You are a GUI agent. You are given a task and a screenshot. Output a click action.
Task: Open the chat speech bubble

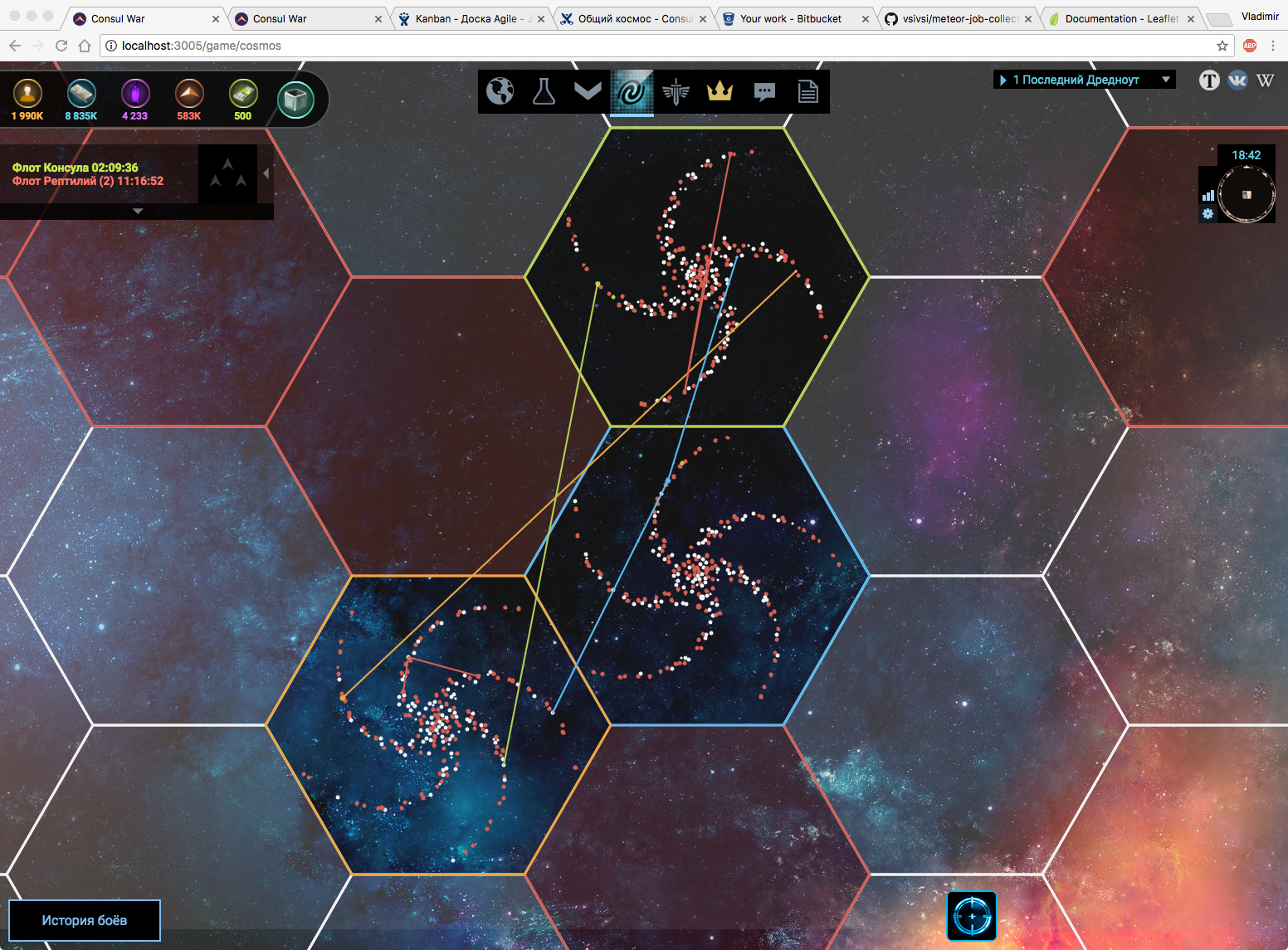(x=764, y=91)
